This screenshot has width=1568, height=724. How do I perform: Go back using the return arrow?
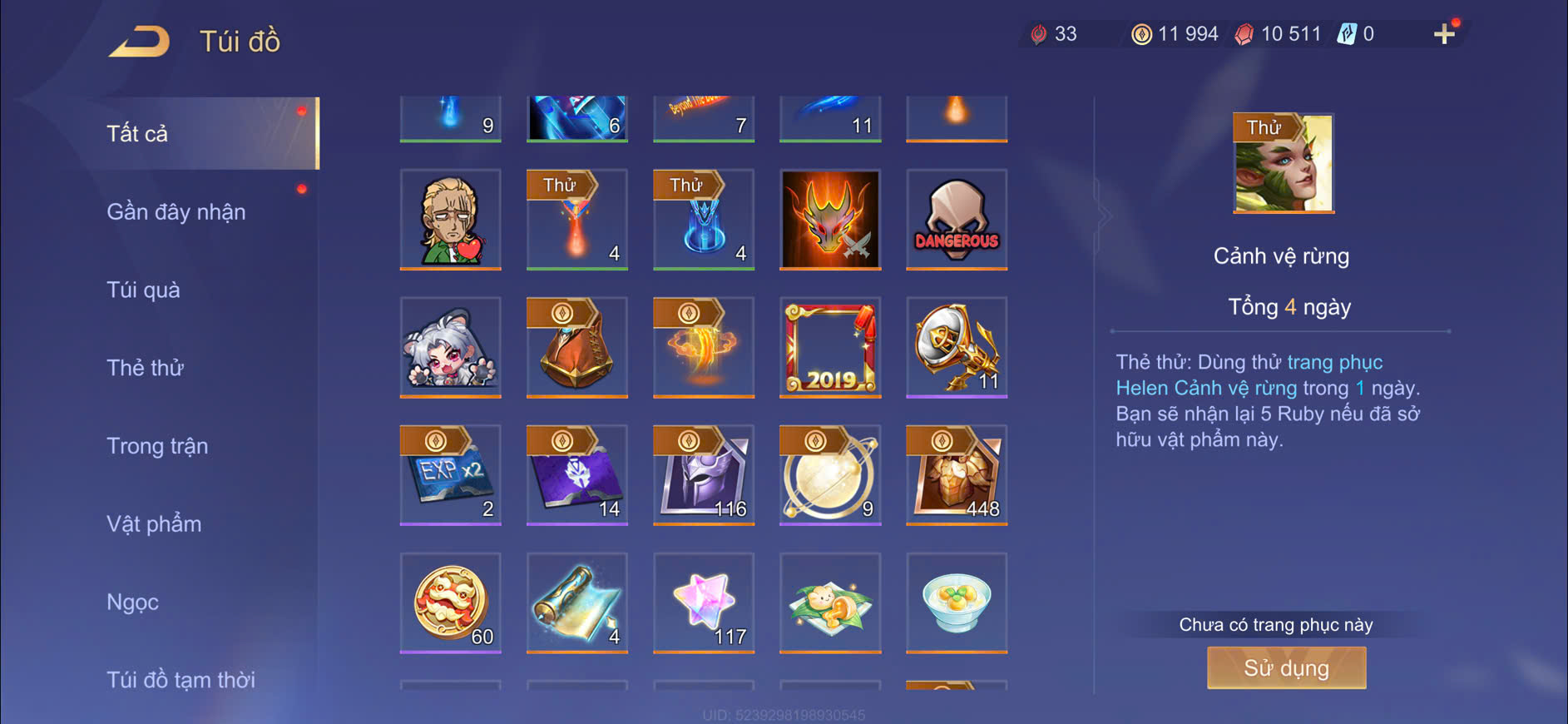(x=139, y=41)
